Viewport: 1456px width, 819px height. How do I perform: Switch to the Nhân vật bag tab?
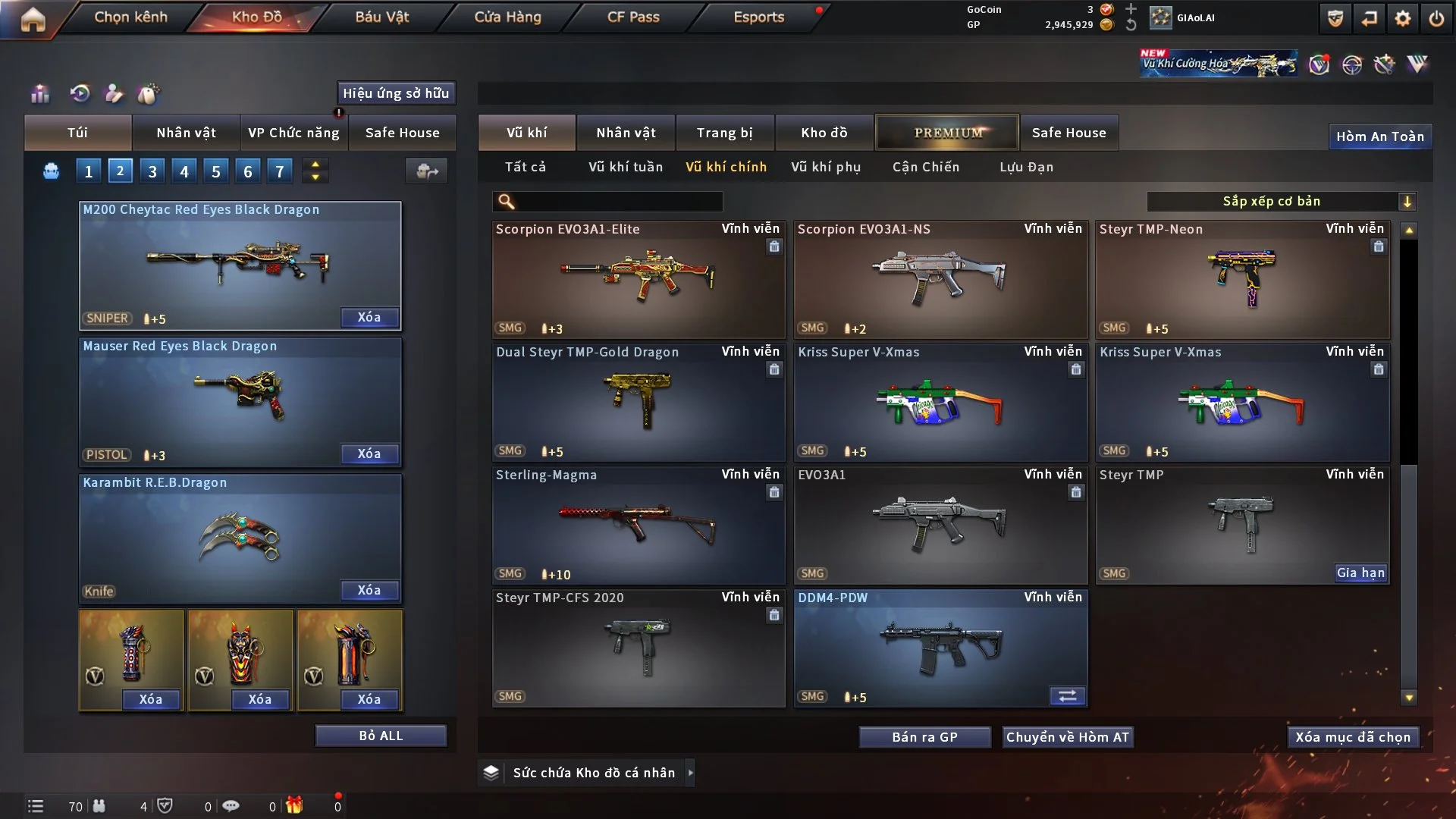pos(186,133)
